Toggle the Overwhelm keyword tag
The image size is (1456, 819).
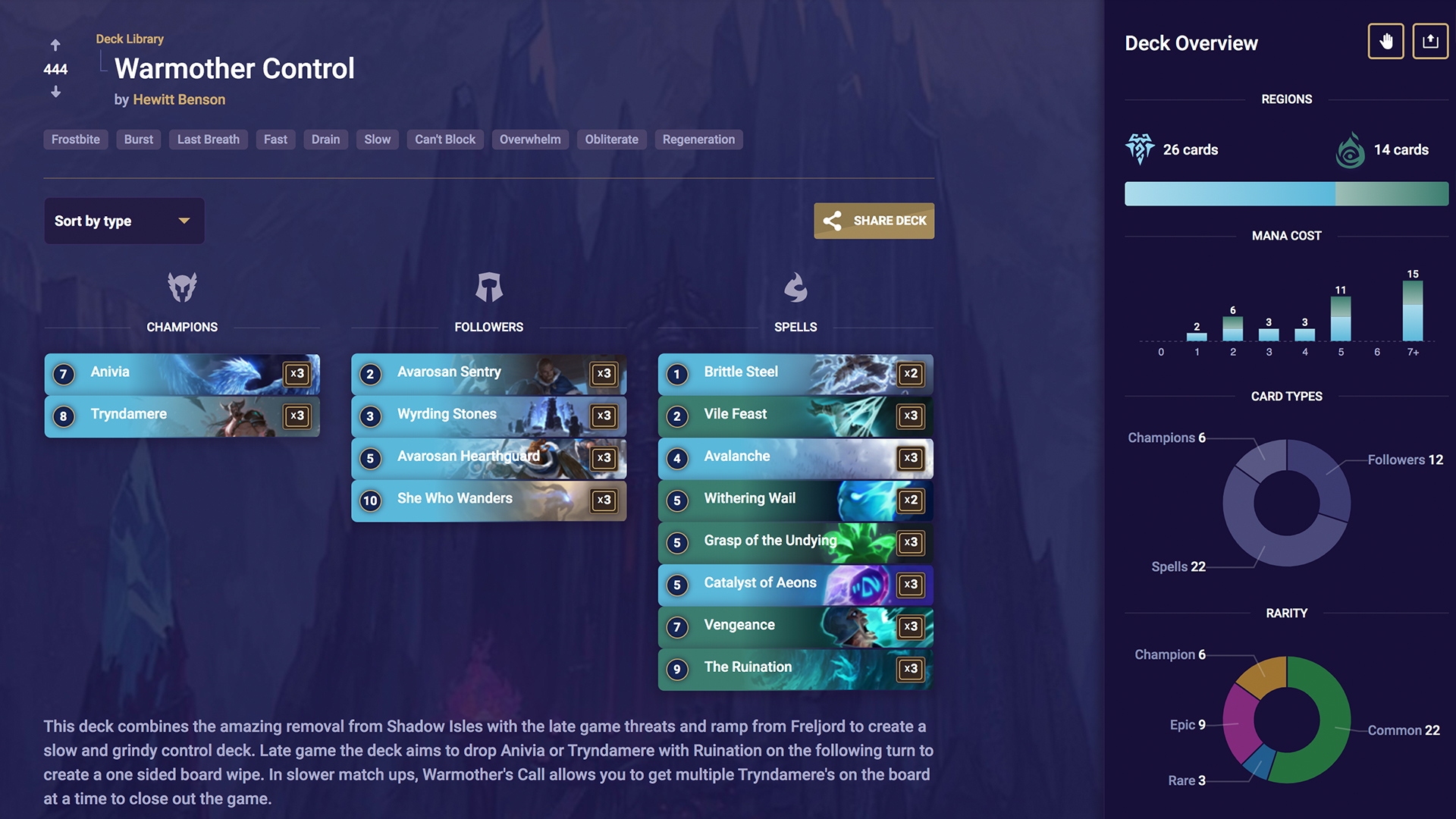click(x=530, y=140)
